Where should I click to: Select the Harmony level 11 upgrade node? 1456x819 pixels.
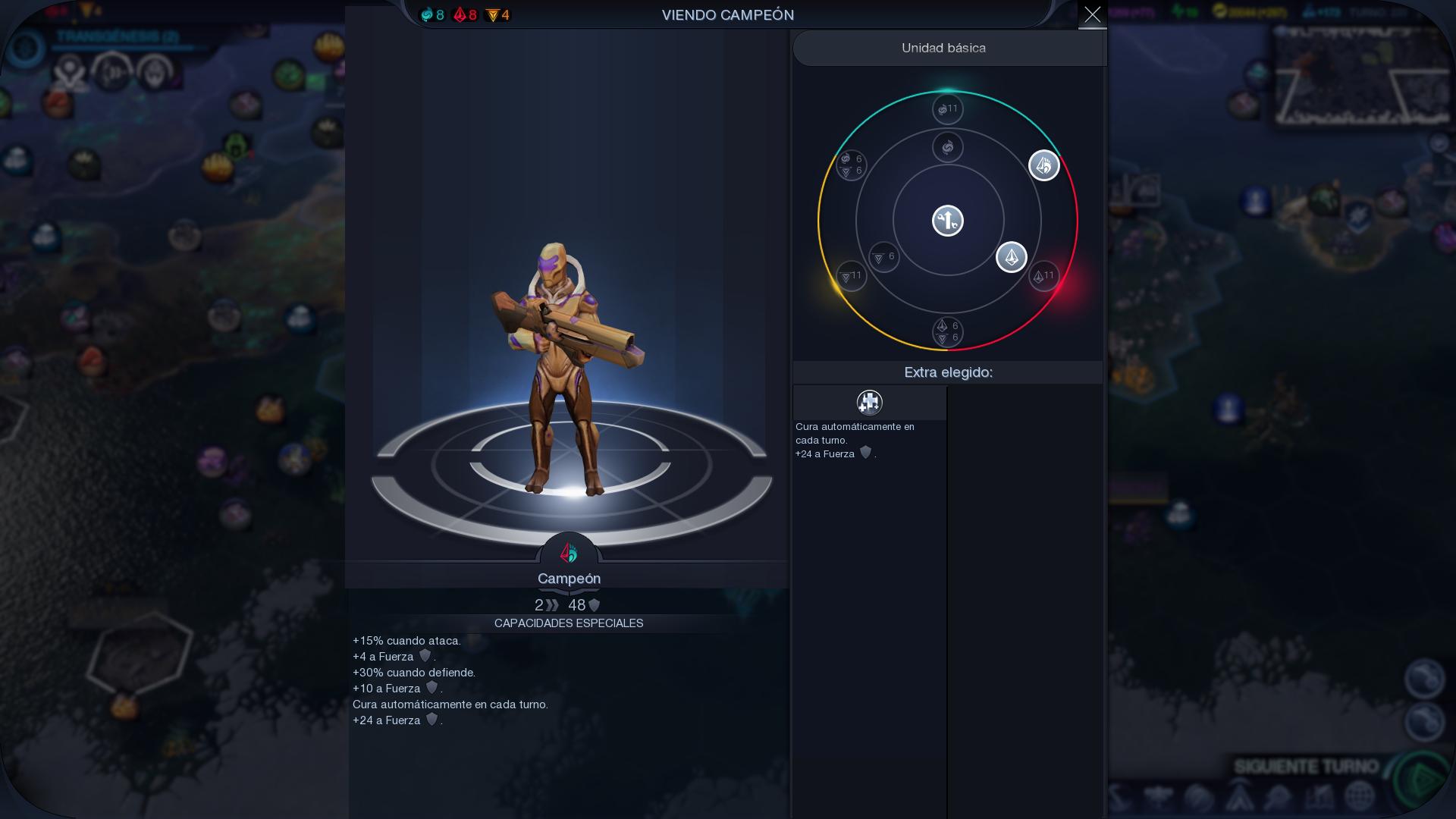click(x=947, y=109)
